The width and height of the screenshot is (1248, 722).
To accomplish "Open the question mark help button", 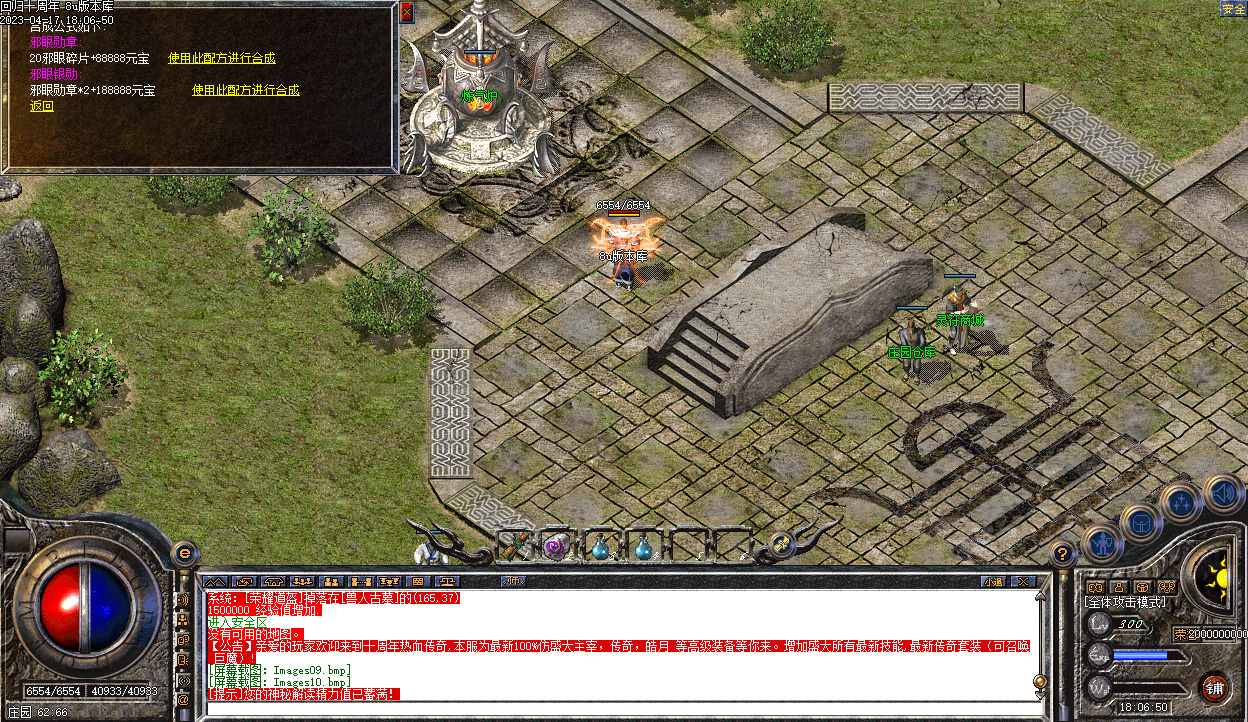I will 1063,553.
